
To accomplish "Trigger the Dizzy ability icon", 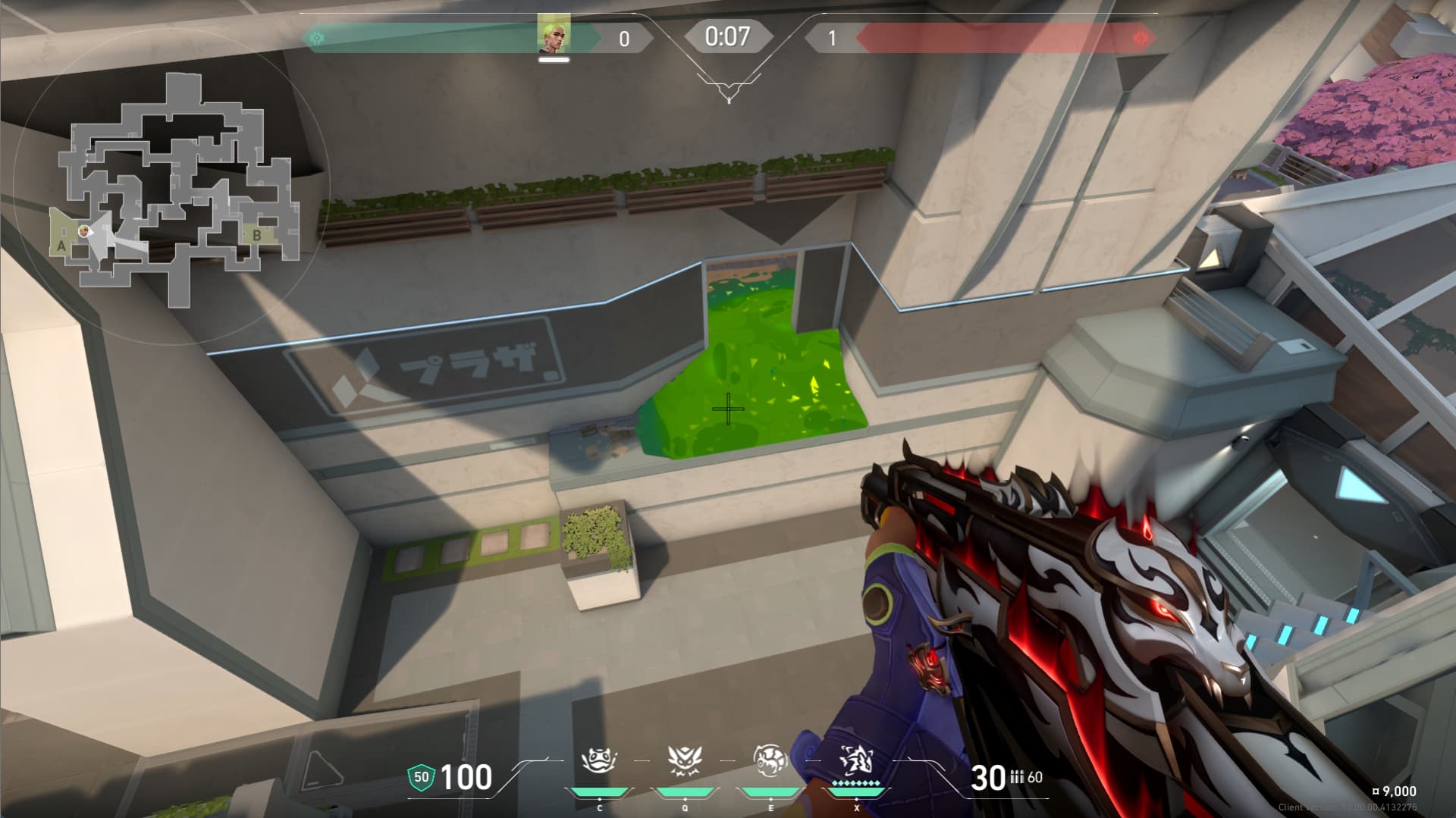I will click(x=770, y=760).
